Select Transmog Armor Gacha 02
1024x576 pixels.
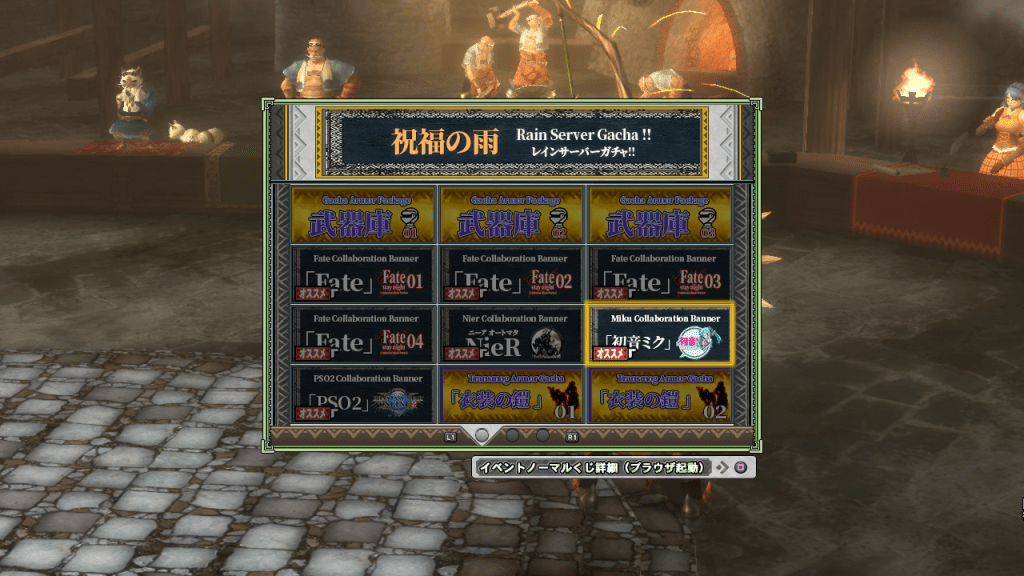(660, 394)
